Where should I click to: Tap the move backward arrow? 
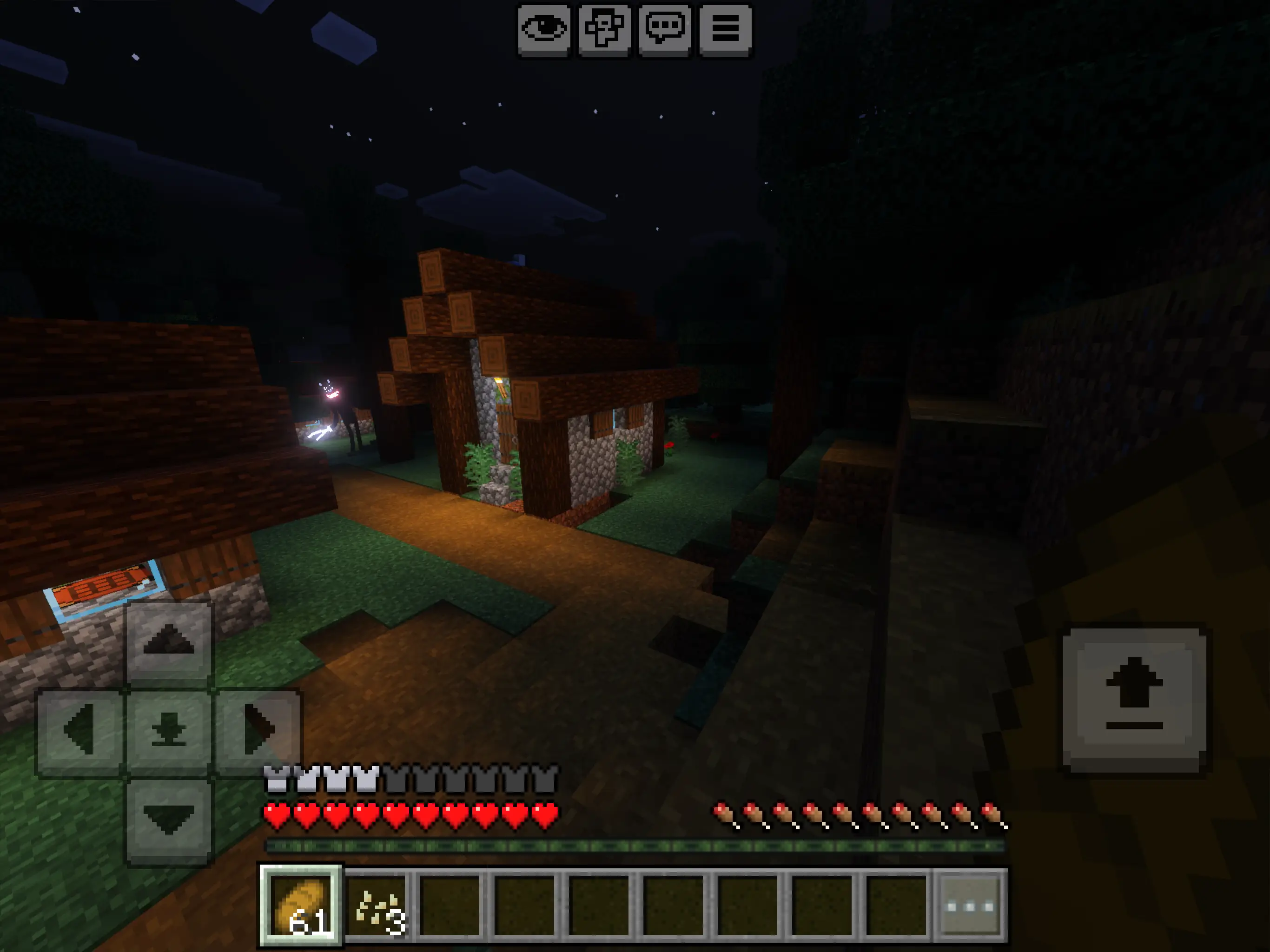168,820
